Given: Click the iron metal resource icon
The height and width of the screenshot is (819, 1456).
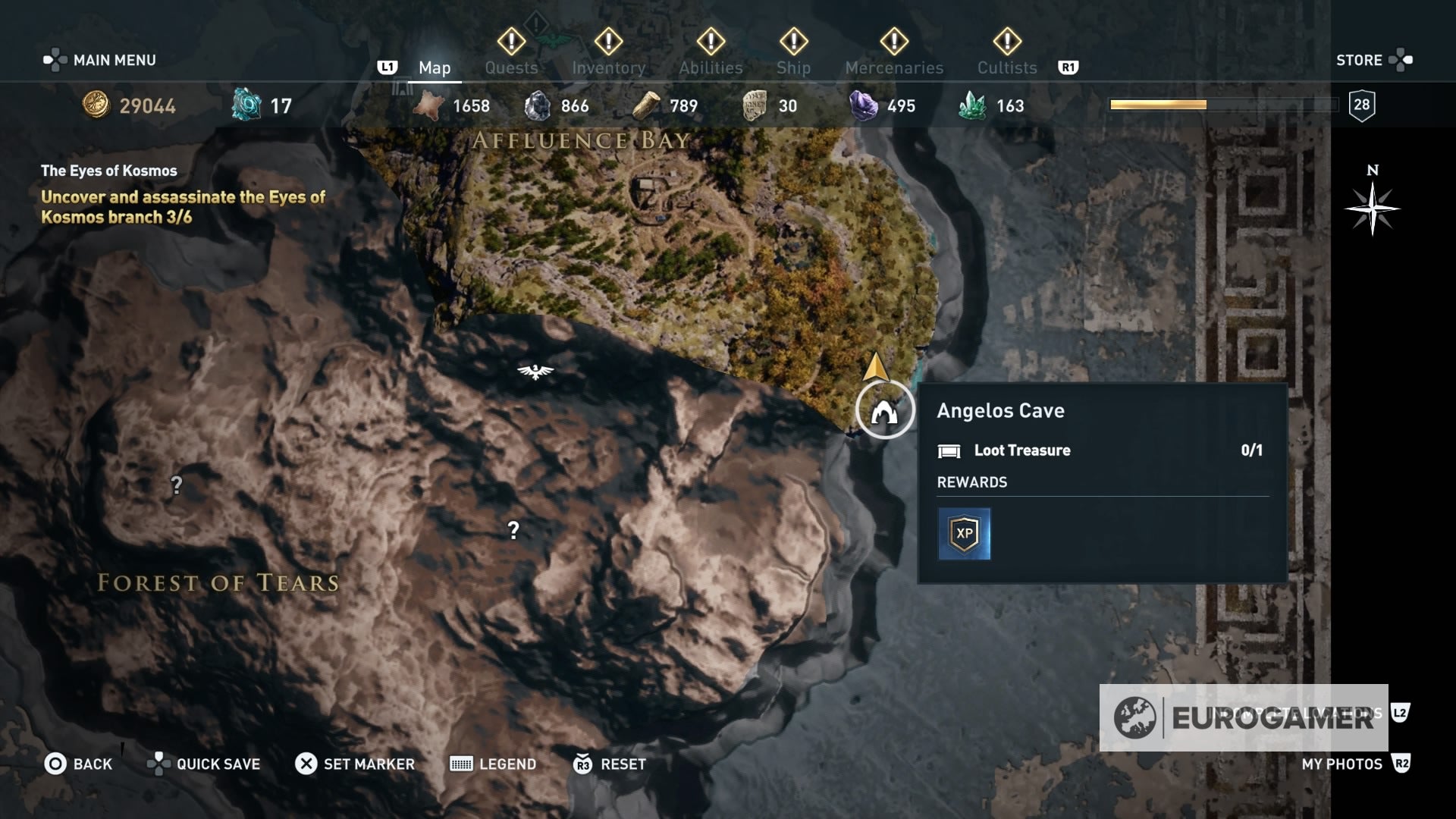Looking at the screenshot, I should [x=540, y=105].
